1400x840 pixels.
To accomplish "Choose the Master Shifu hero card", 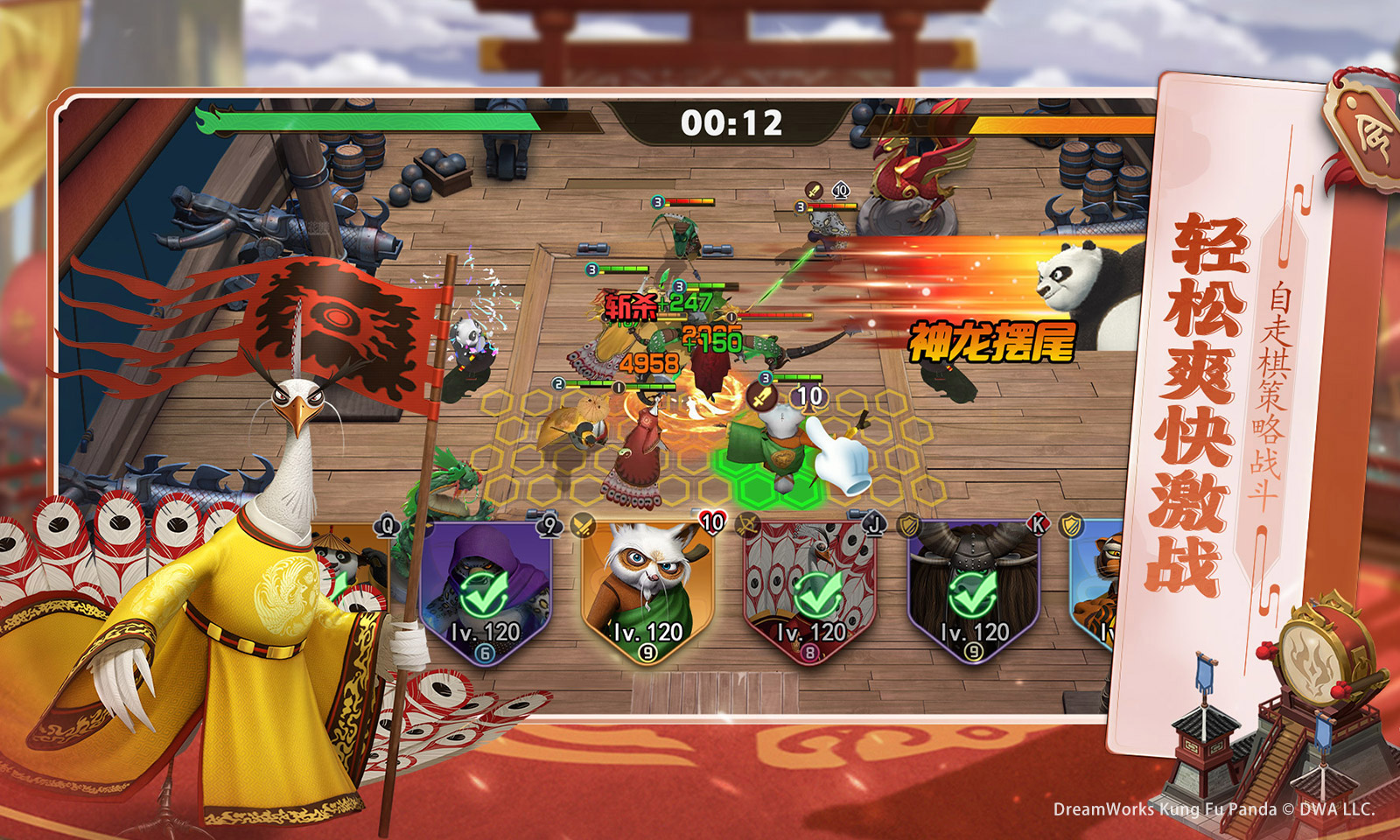I will [647, 591].
